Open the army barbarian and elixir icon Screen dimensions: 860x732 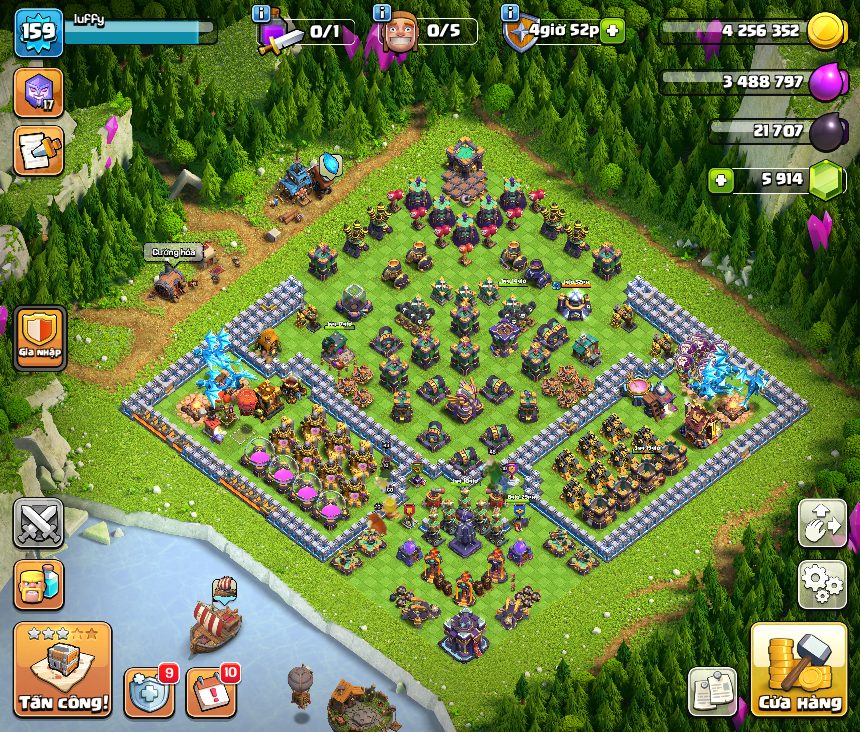click(38, 584)
